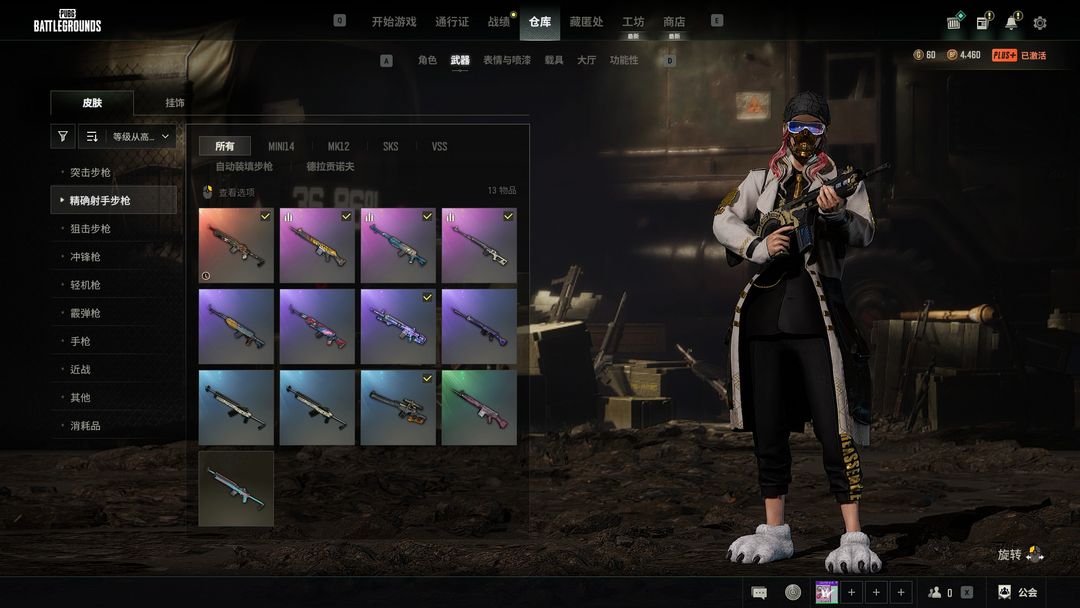Image resolution: width=1080 pixels, height=608 pixels.
Task: Switch to the 挂饰 charms tab
Action: point(175,103)
